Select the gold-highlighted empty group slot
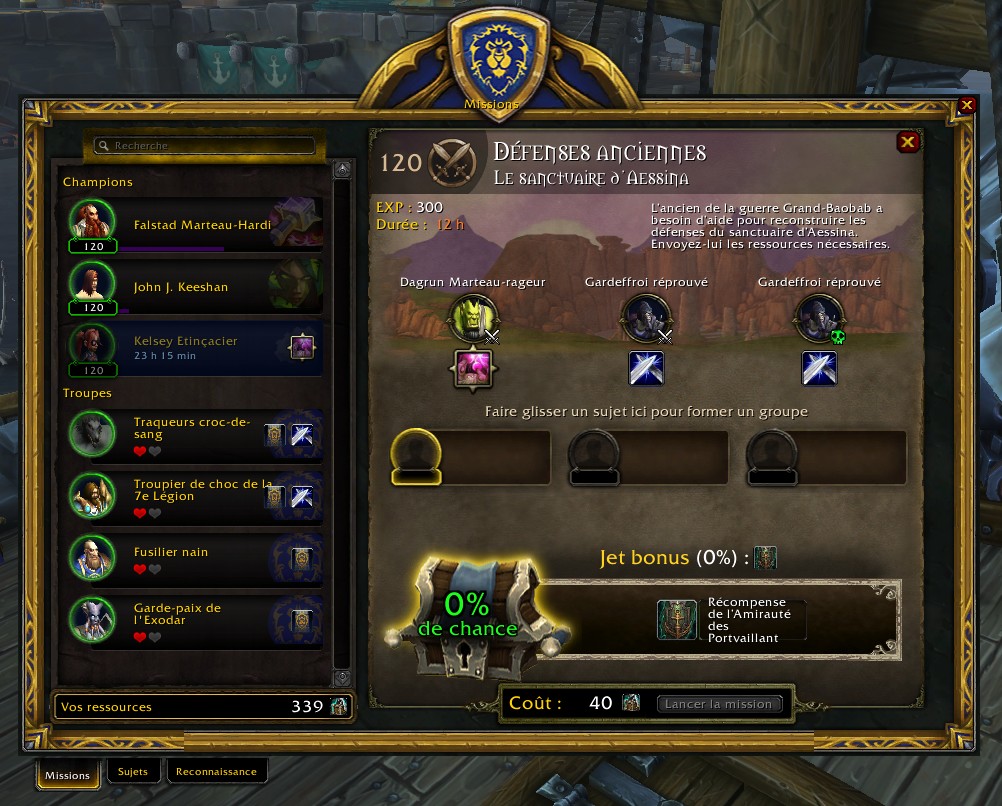1002x806 pixels. click(470, 457)
